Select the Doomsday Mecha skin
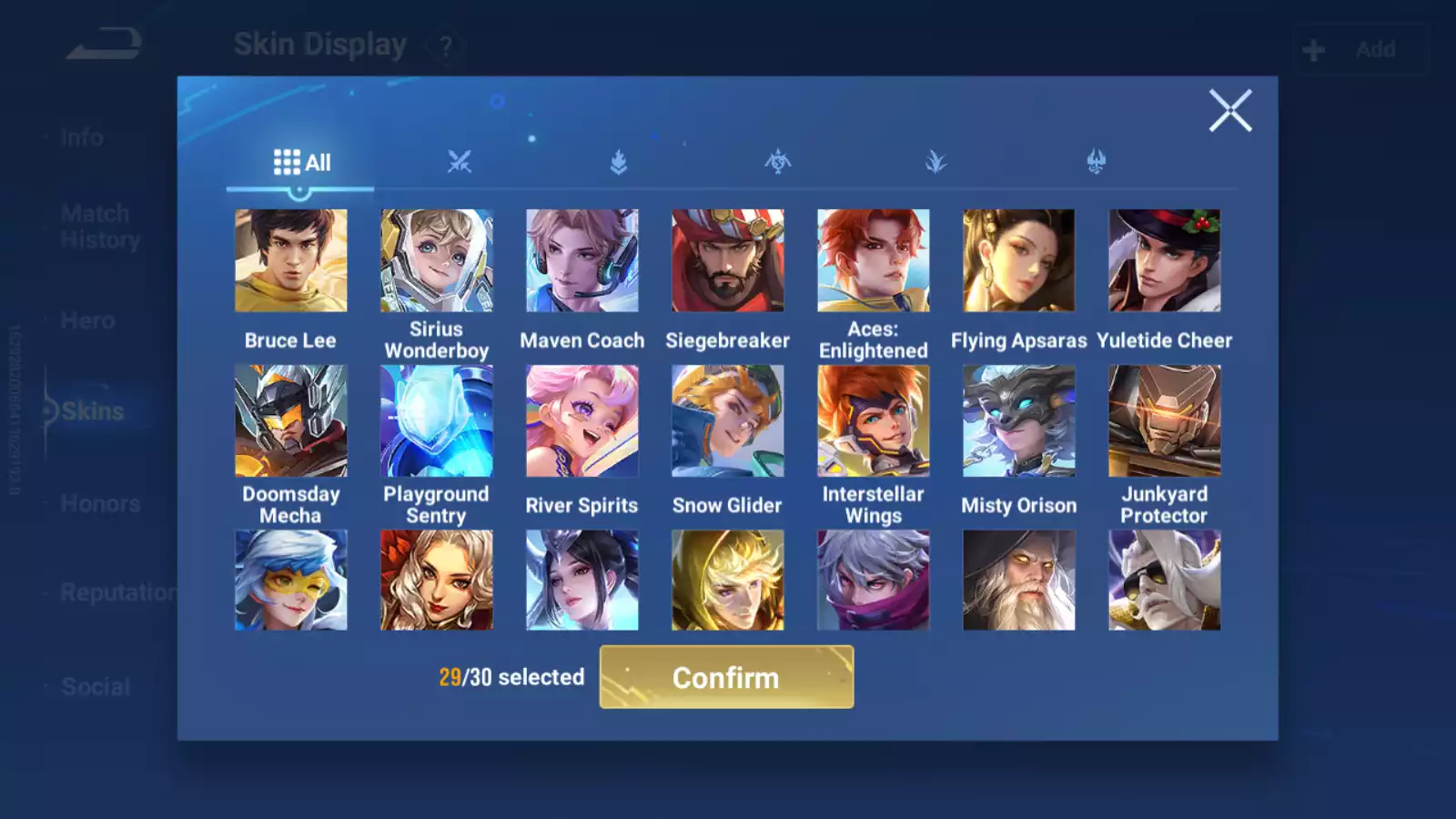Screen dimensions: 1456x819 [290, 421]
